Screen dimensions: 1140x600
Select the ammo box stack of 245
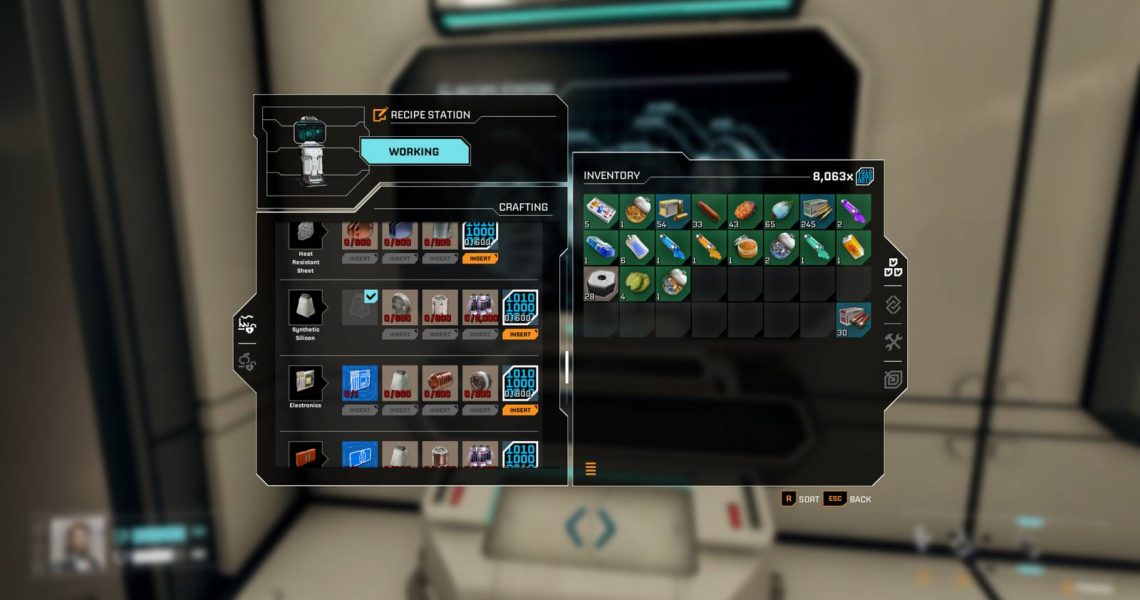pos(817,211)
